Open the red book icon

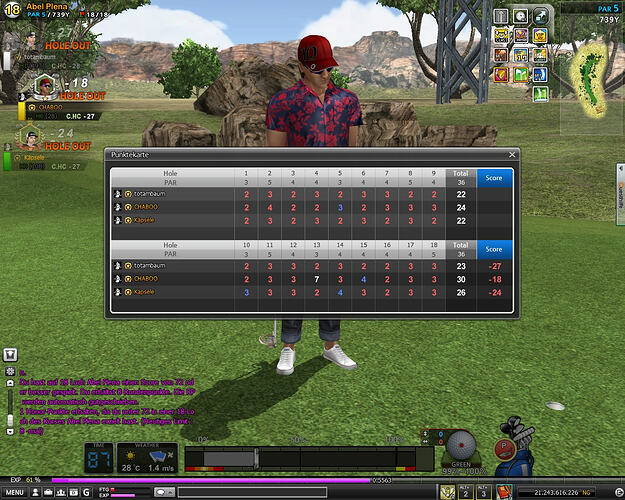(x=504, y=492)
